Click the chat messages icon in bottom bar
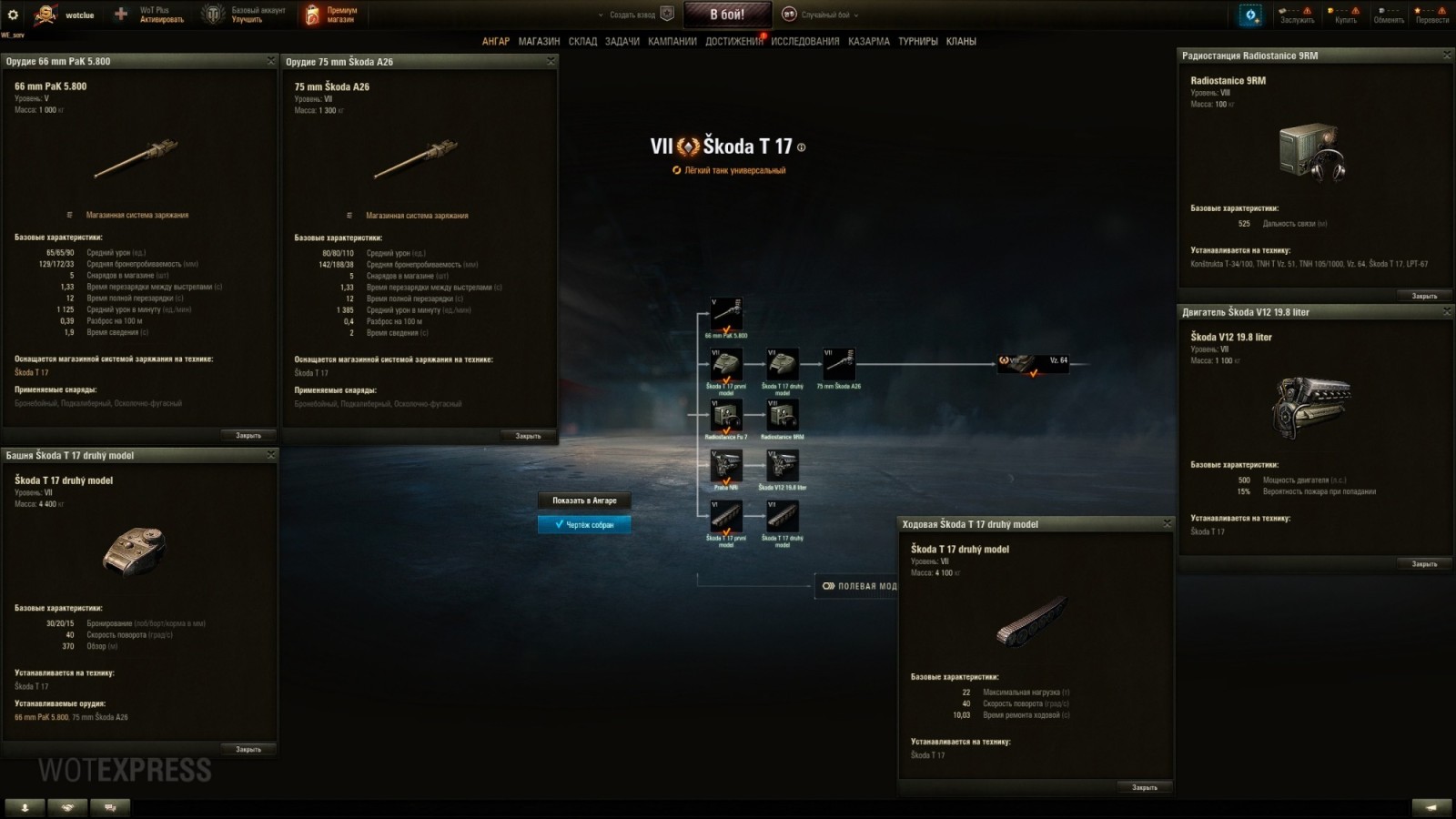1456x819 pixels. tap(108, 806)
